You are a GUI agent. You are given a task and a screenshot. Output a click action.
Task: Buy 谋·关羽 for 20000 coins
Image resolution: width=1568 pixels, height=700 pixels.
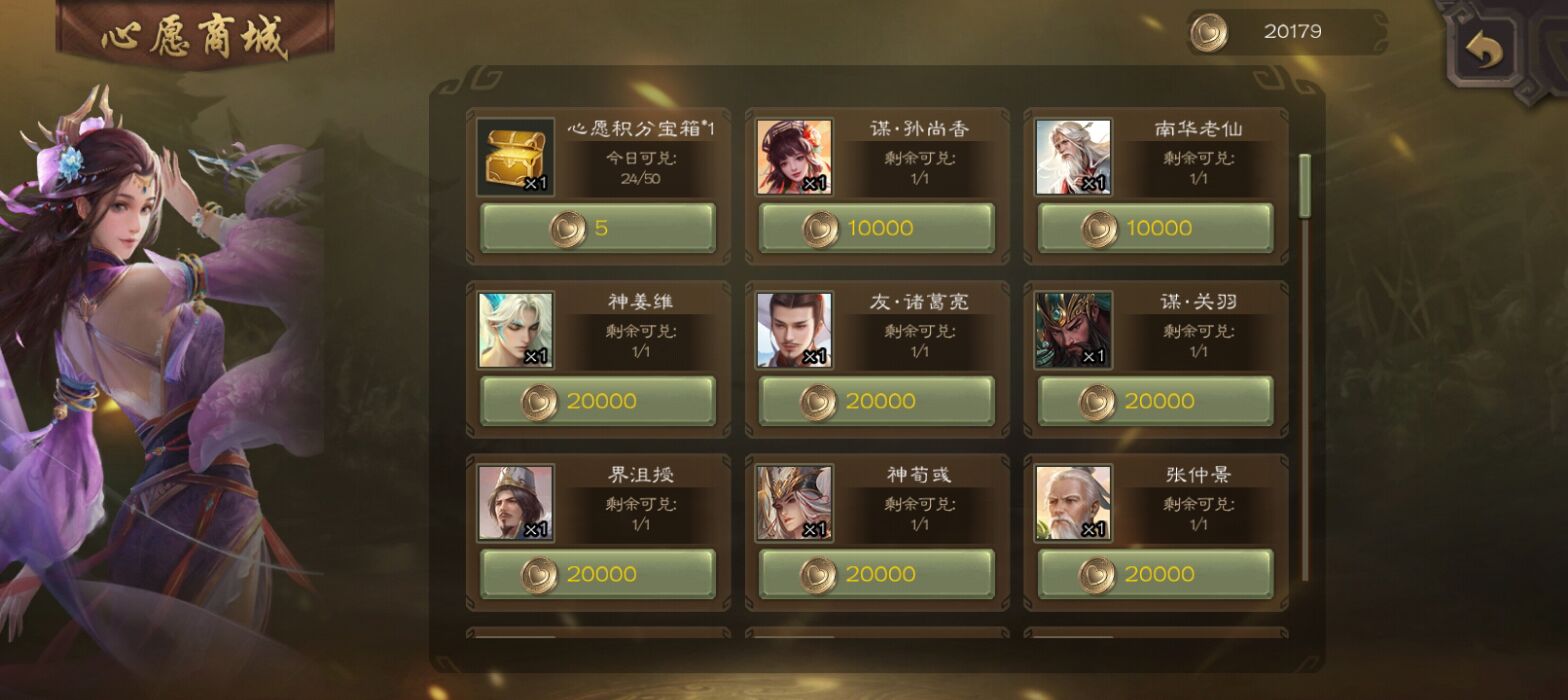click(x=1155, y=401)
